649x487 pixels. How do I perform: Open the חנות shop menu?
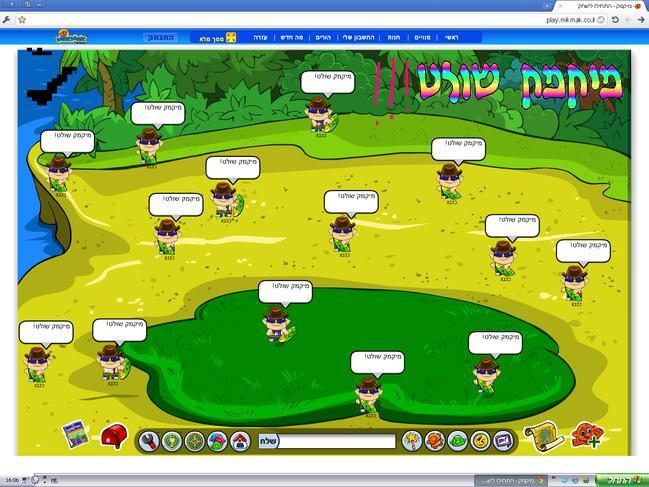point(394,37)
